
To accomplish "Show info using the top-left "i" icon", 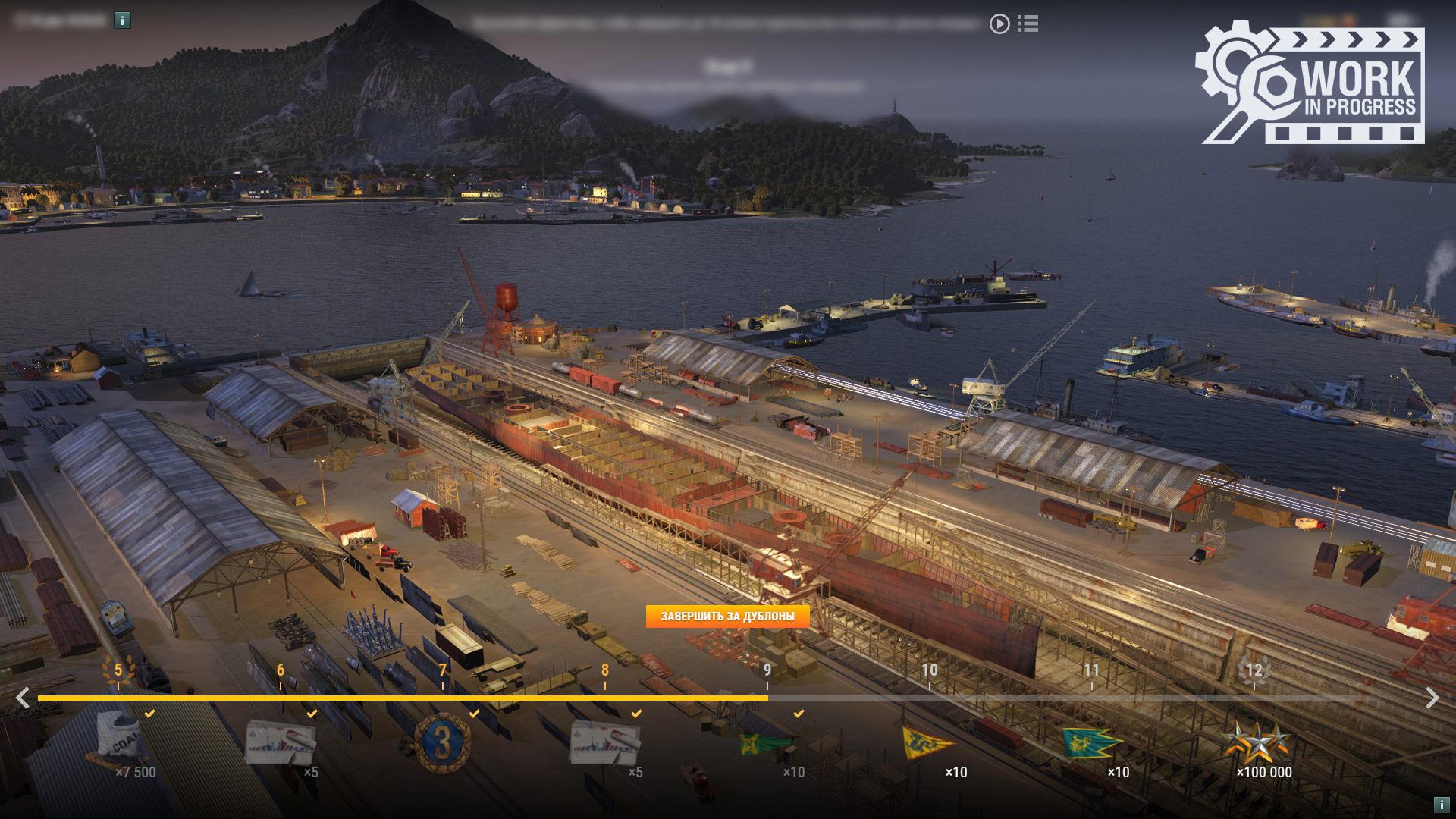I will 123,20.
